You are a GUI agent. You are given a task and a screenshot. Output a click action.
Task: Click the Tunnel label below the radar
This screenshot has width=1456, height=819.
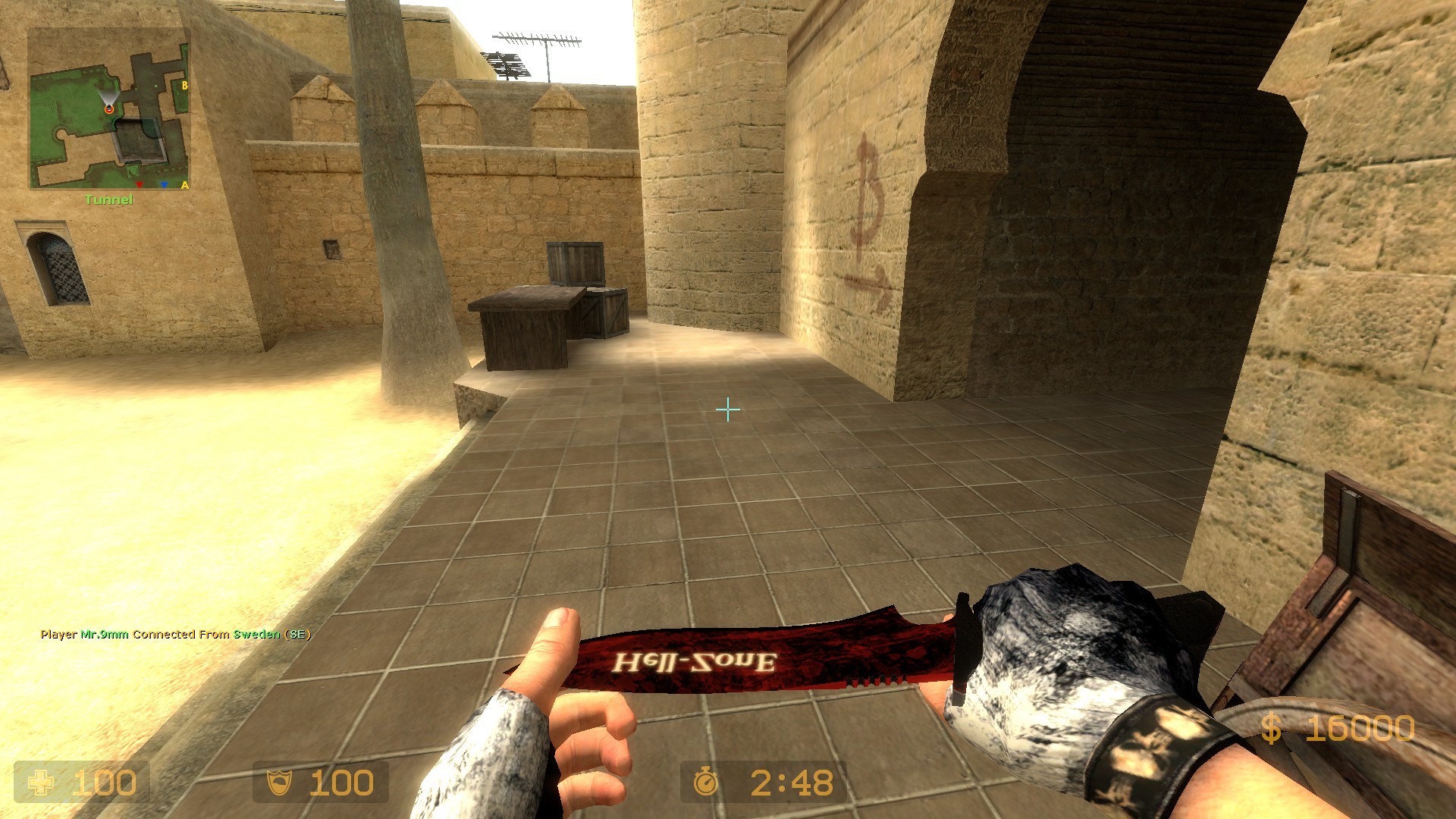click(x=108, y=199)
